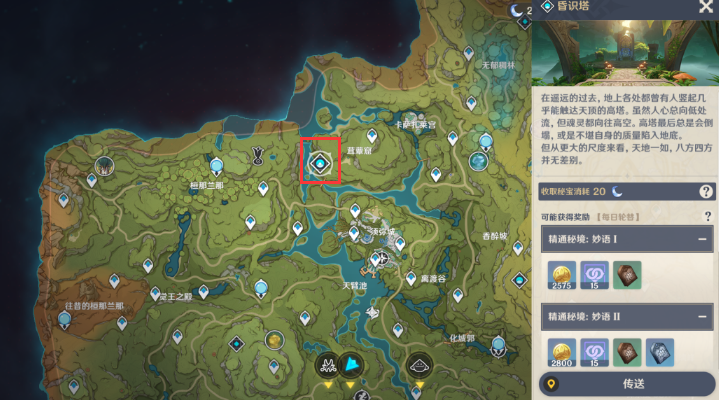The image size is (719, 400).
Task: Select the highlighted 昏识塔 domain marker
Action: [x=320, y=162]
